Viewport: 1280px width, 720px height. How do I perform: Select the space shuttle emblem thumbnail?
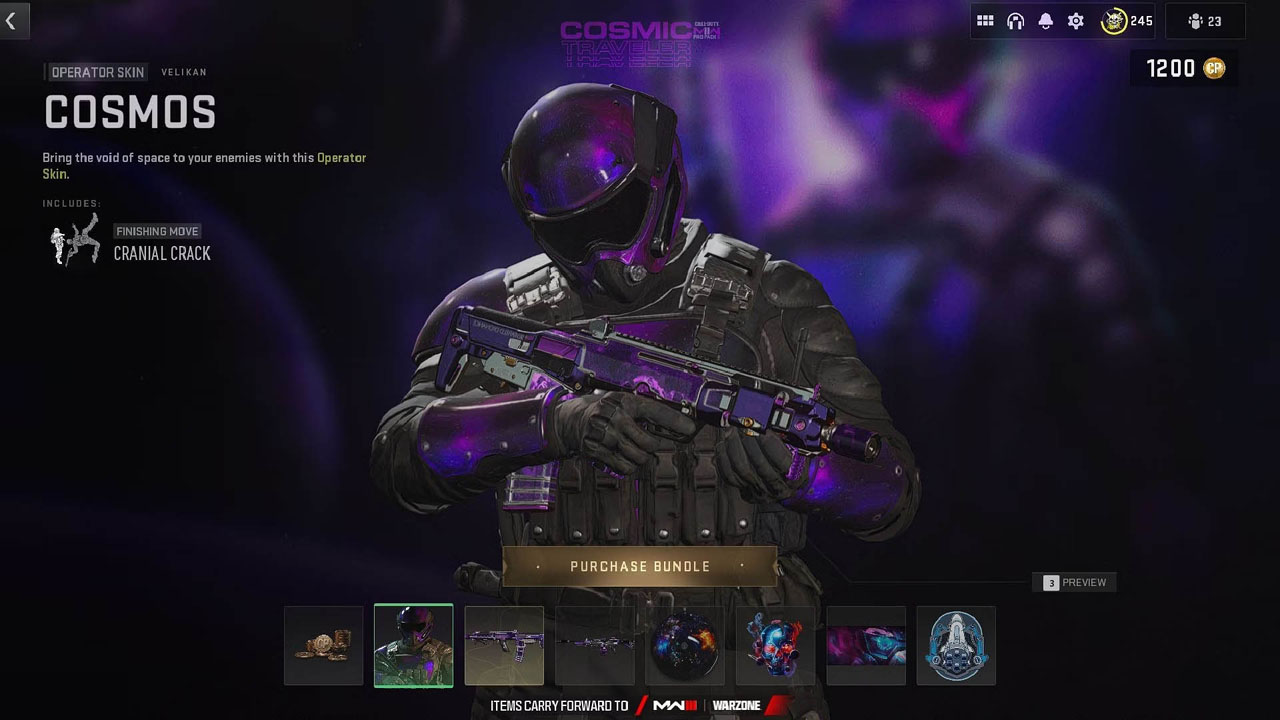point(956,645)
